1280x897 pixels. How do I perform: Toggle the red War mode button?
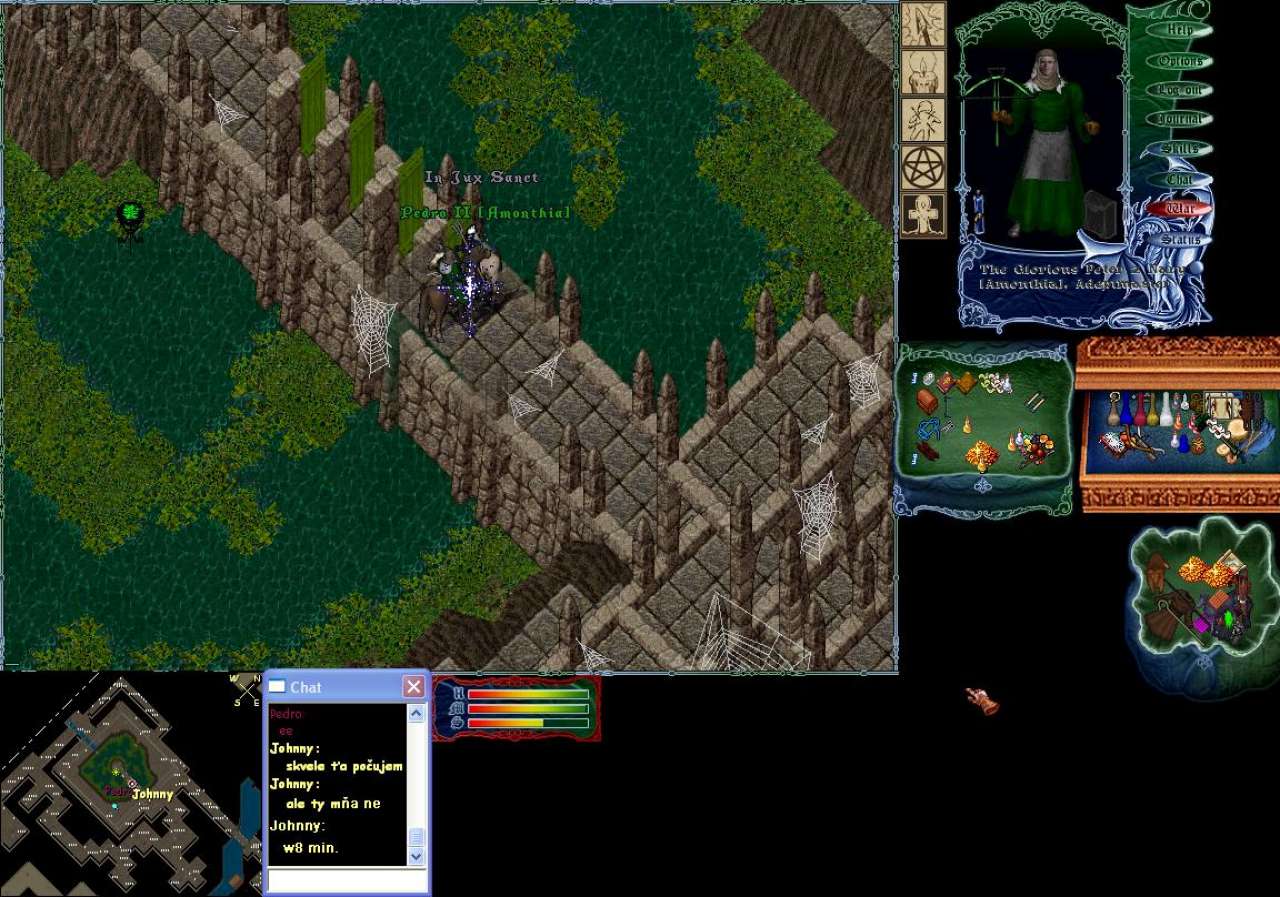pos(1180,209)
